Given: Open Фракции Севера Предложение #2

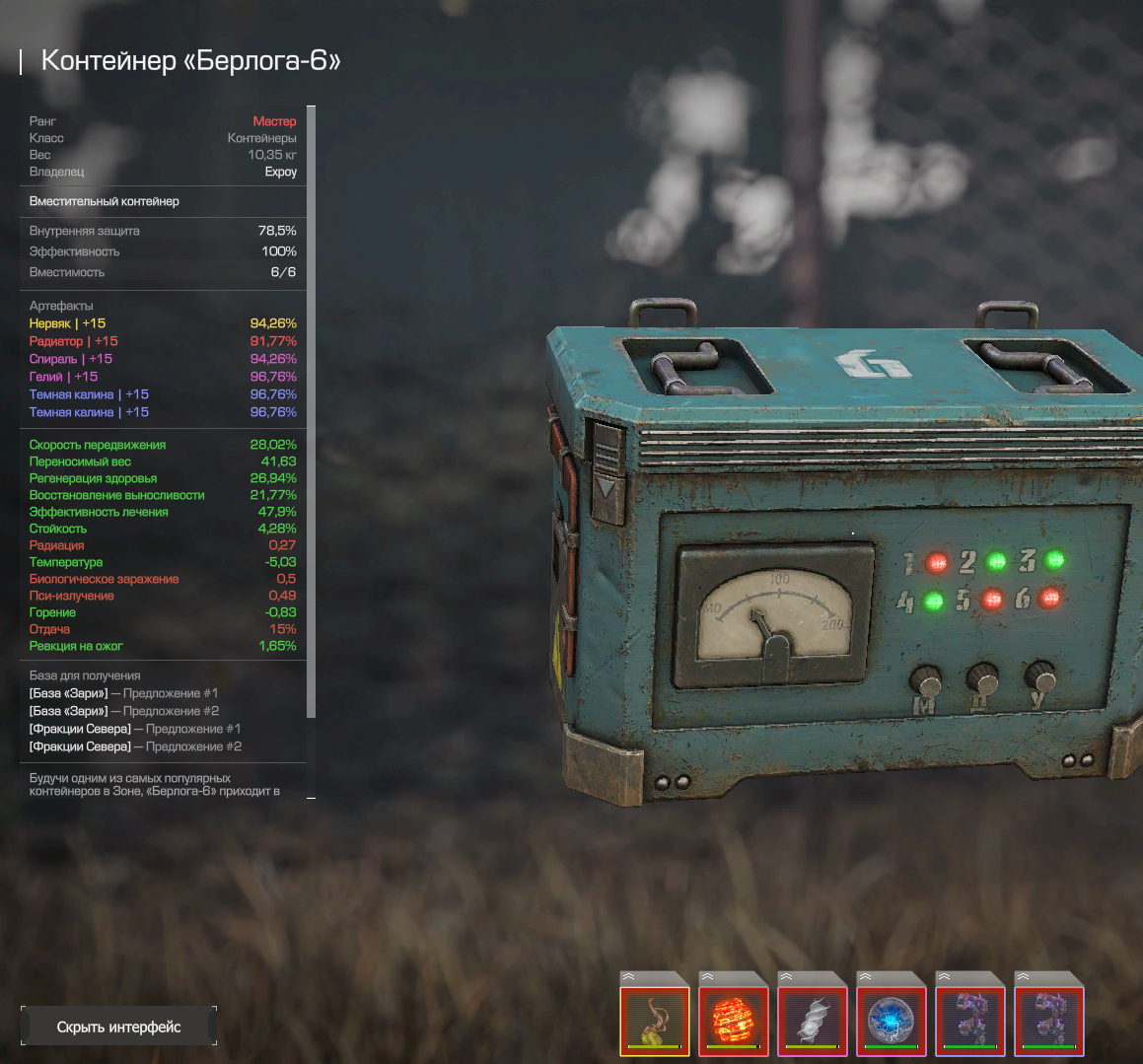Looking at the screenshot, I should tap(135, 746).
